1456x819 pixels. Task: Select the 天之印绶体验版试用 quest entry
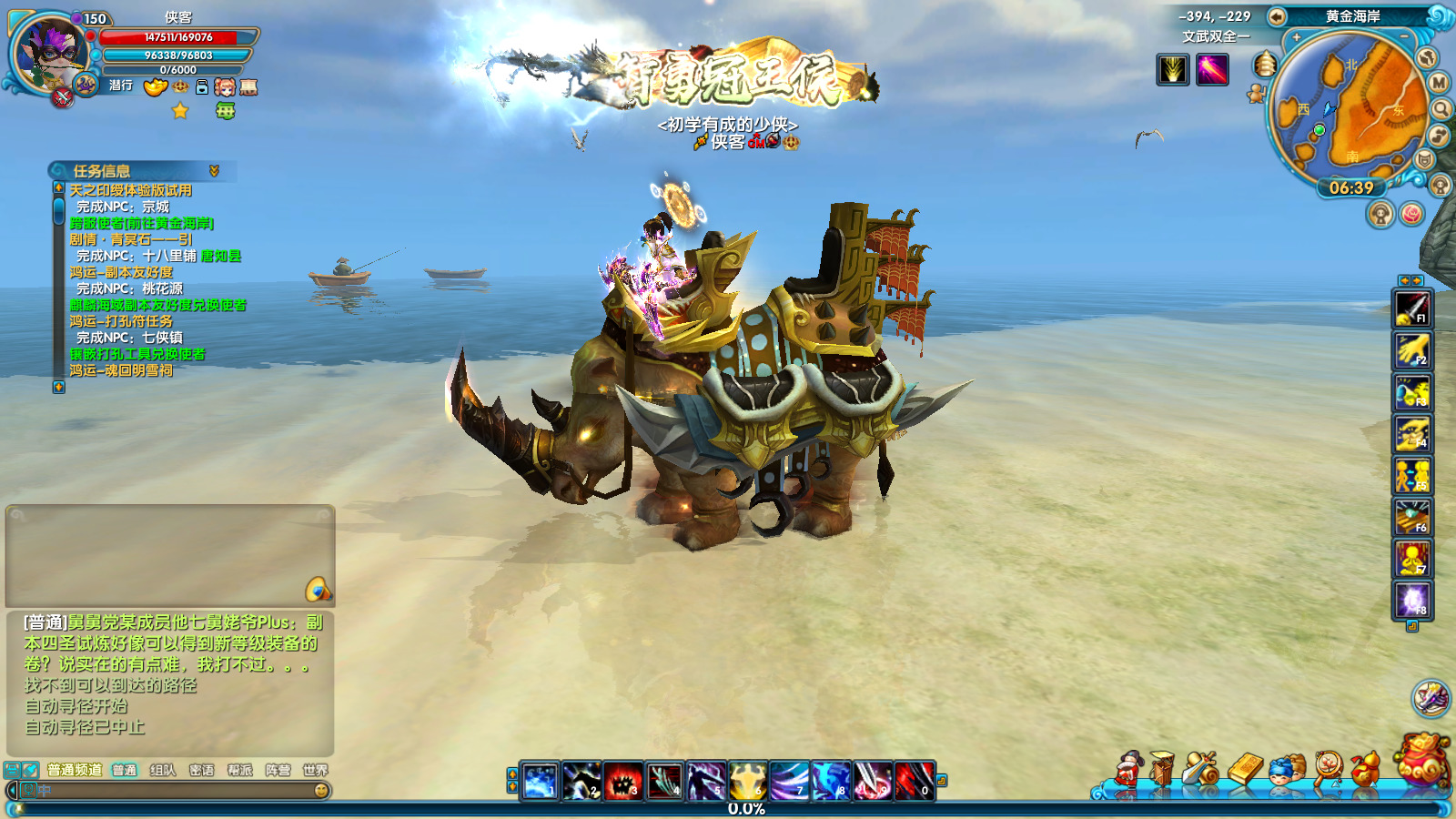[x=130, y=190]
